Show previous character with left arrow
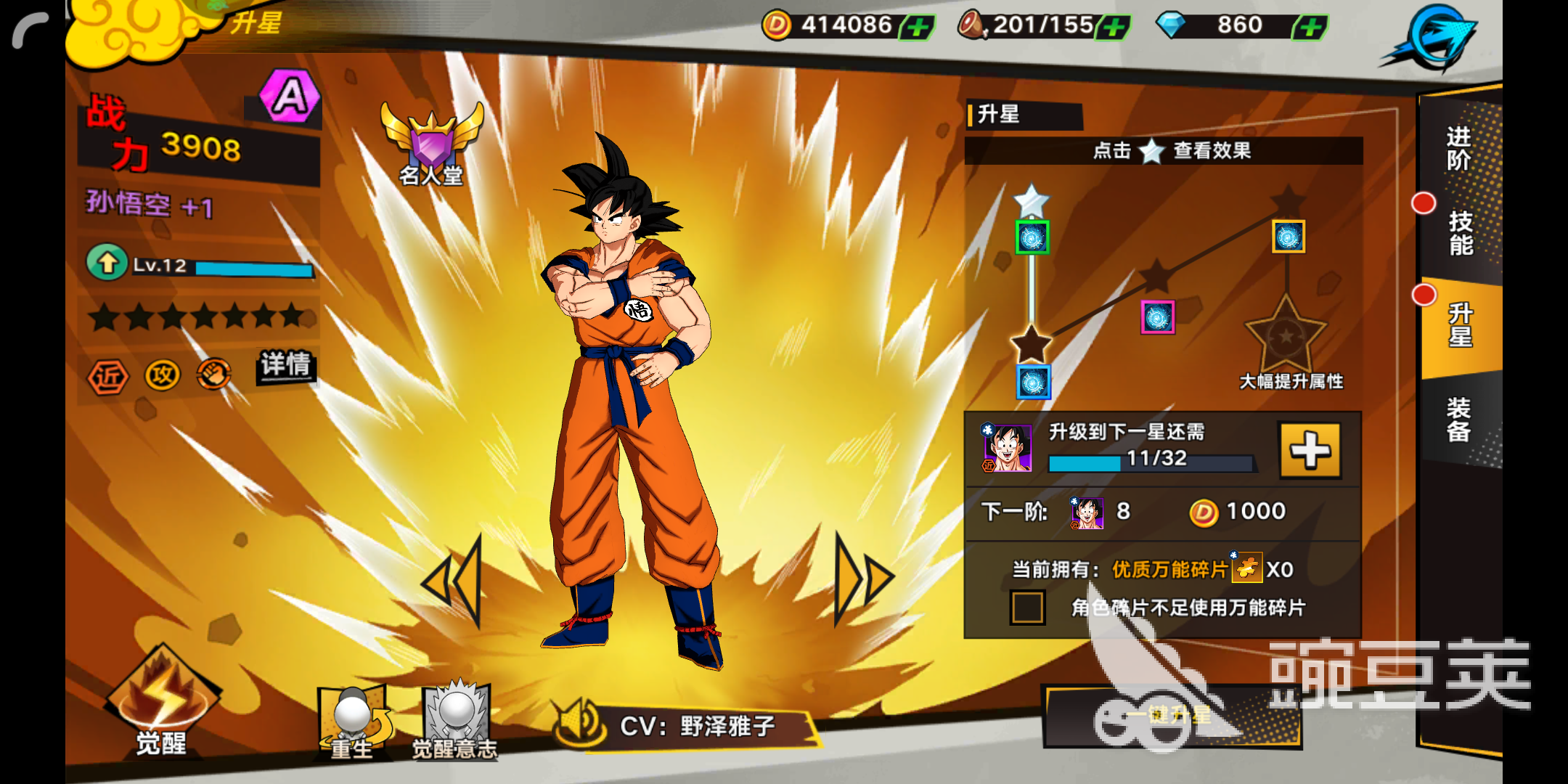Viewport: 1568px width, 784px height. tap(454, 581)
